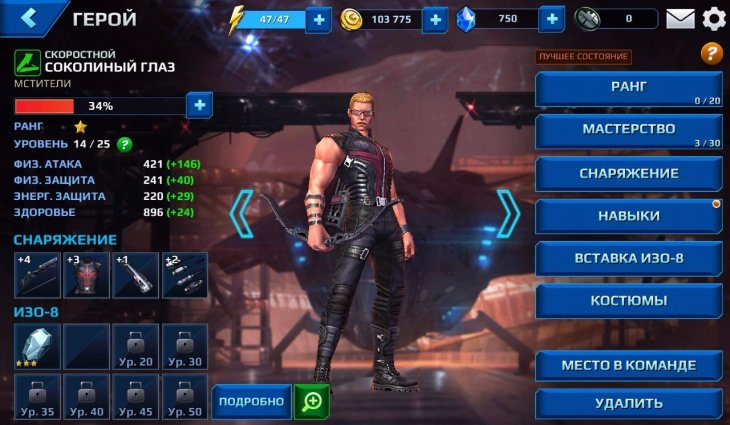Image resolution: width=730 pixels, height=425 pixels.
Task: Click the УДАЛИТЬ button
Action: (x=628, y=403)
